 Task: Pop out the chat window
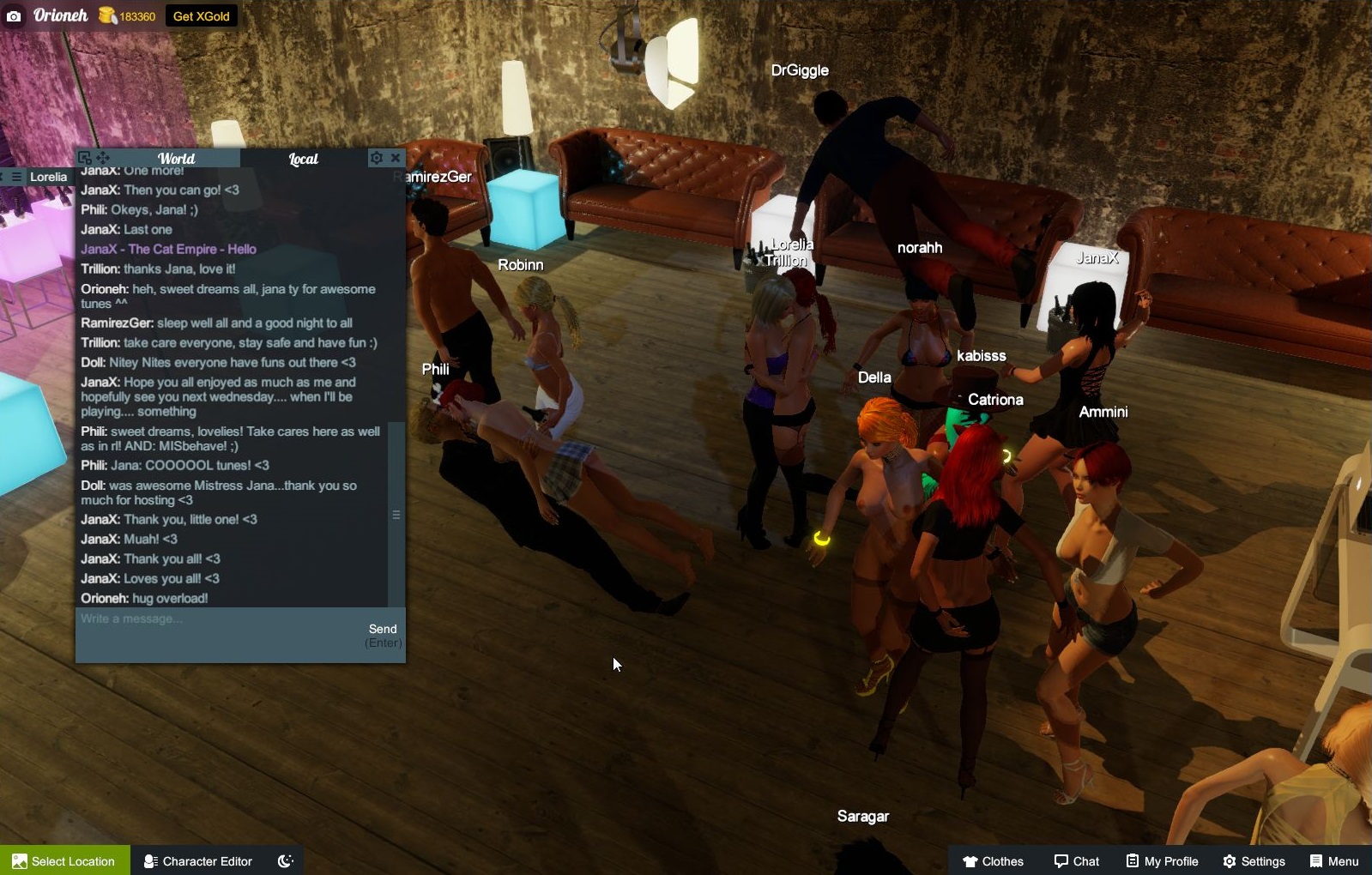(x=84, y=157)
